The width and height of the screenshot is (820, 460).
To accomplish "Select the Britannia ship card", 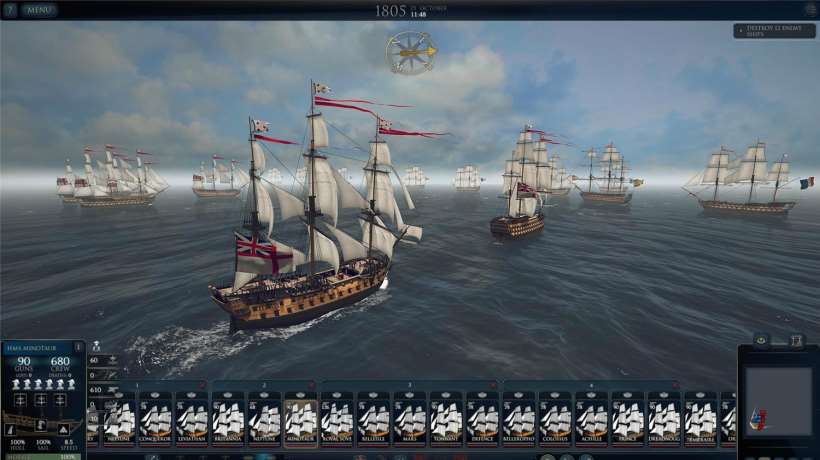I will [x=228, y=418].
